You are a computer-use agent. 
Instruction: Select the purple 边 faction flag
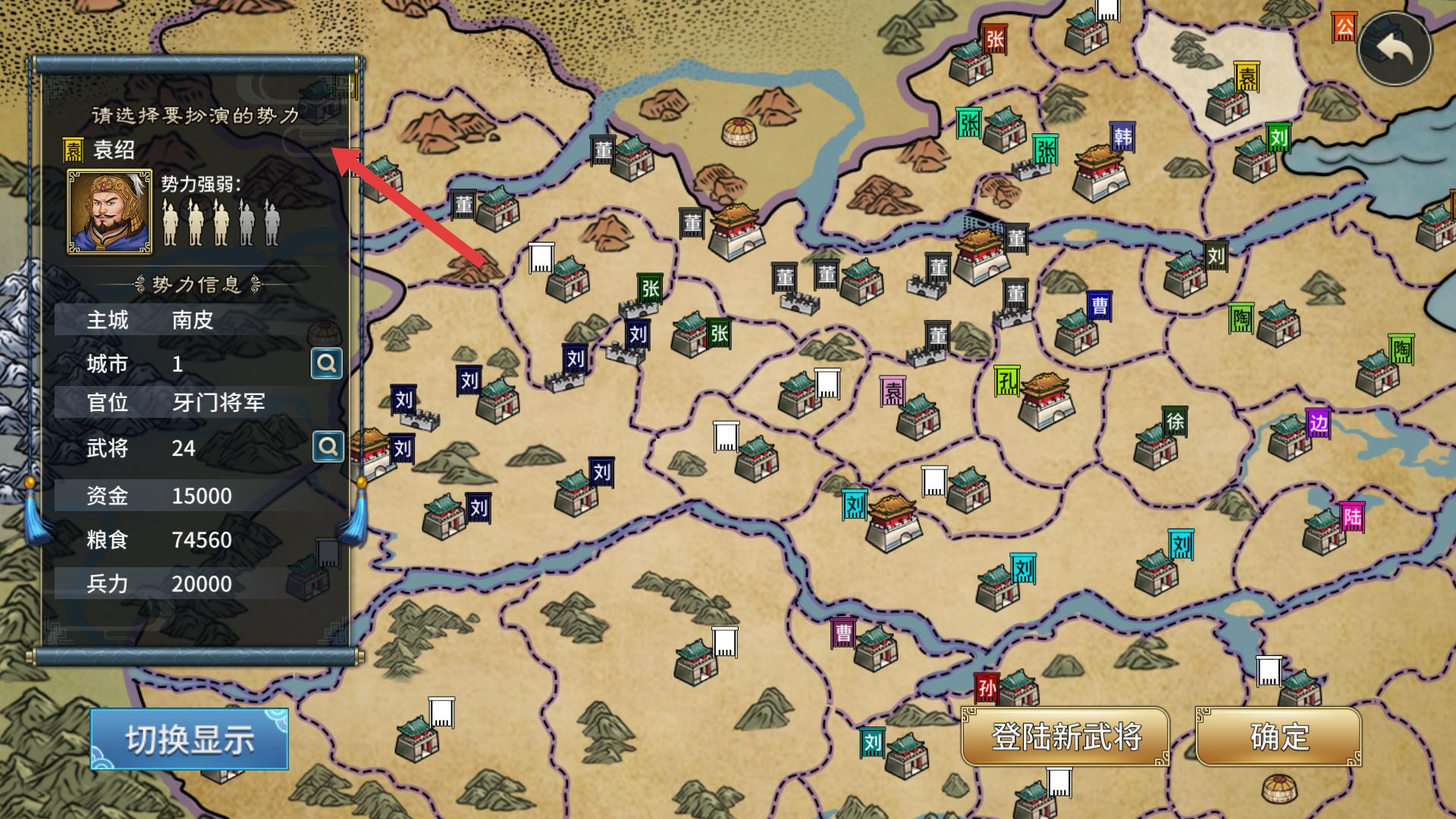1318,424
